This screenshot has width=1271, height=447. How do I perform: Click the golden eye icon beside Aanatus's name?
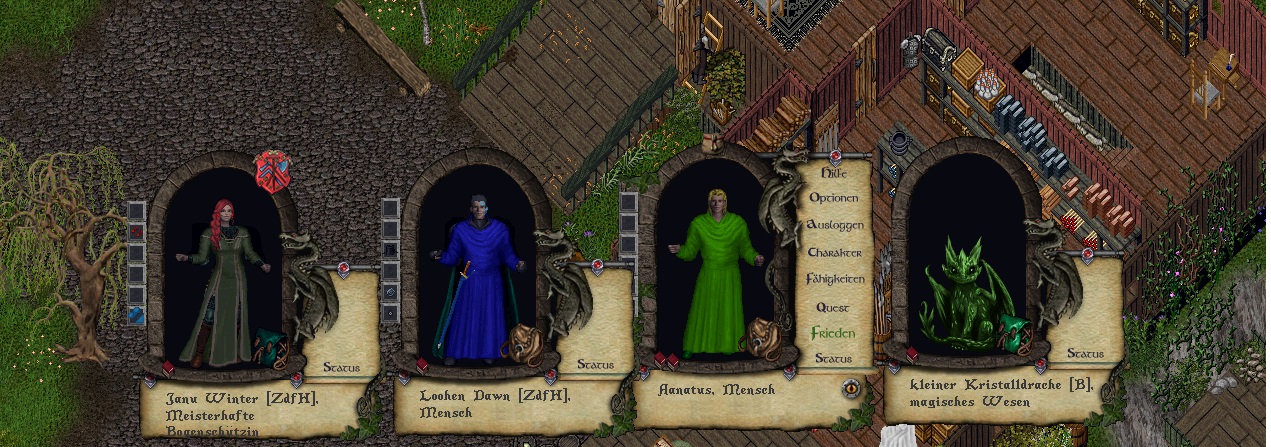(851, 388)
